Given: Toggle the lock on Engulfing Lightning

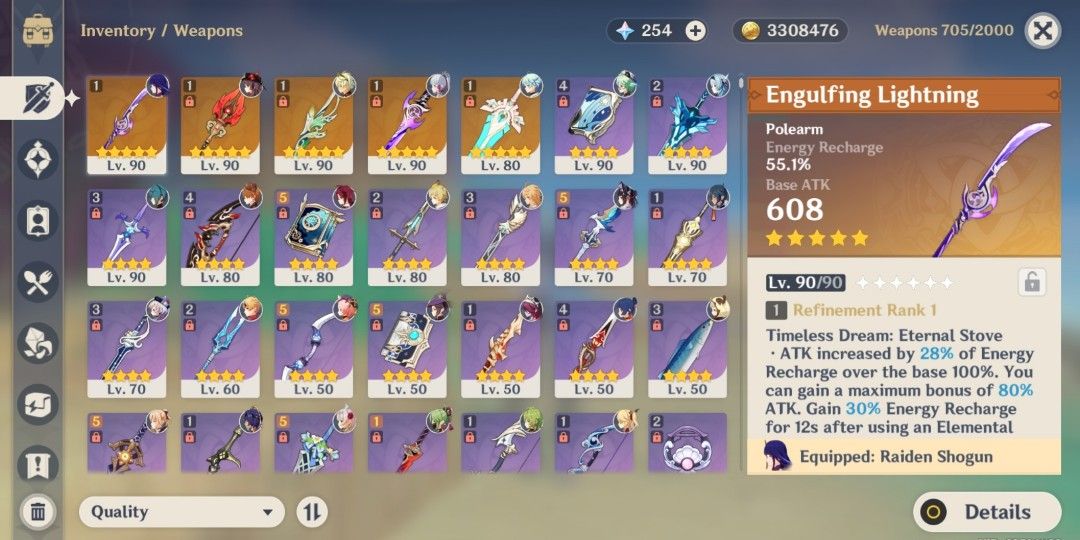Looking at the screenshot, I should [x=1031, y=282].
